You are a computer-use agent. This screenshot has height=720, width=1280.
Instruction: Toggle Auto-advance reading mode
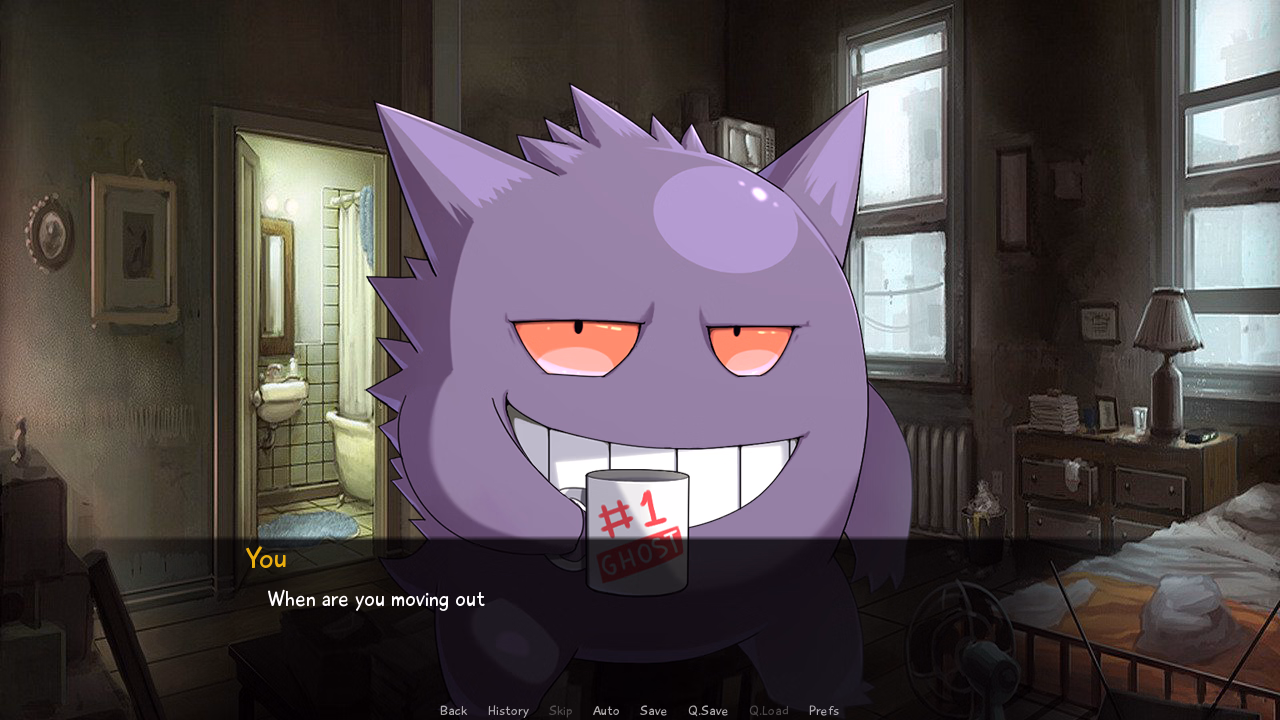click(x=606, y=710)
